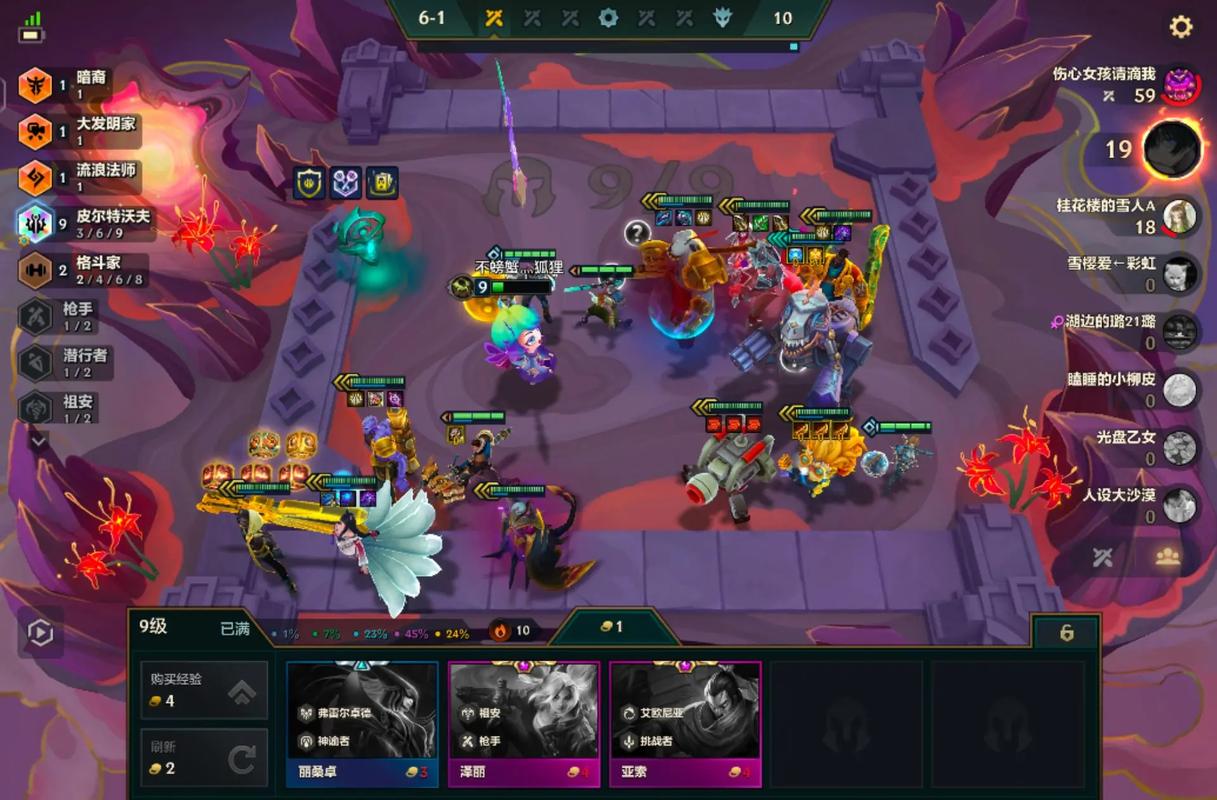Screen dimensions: 1217x800
Task: View the 流浪法师 trait info
Action: pyautogui.click(x=80, y=177)
